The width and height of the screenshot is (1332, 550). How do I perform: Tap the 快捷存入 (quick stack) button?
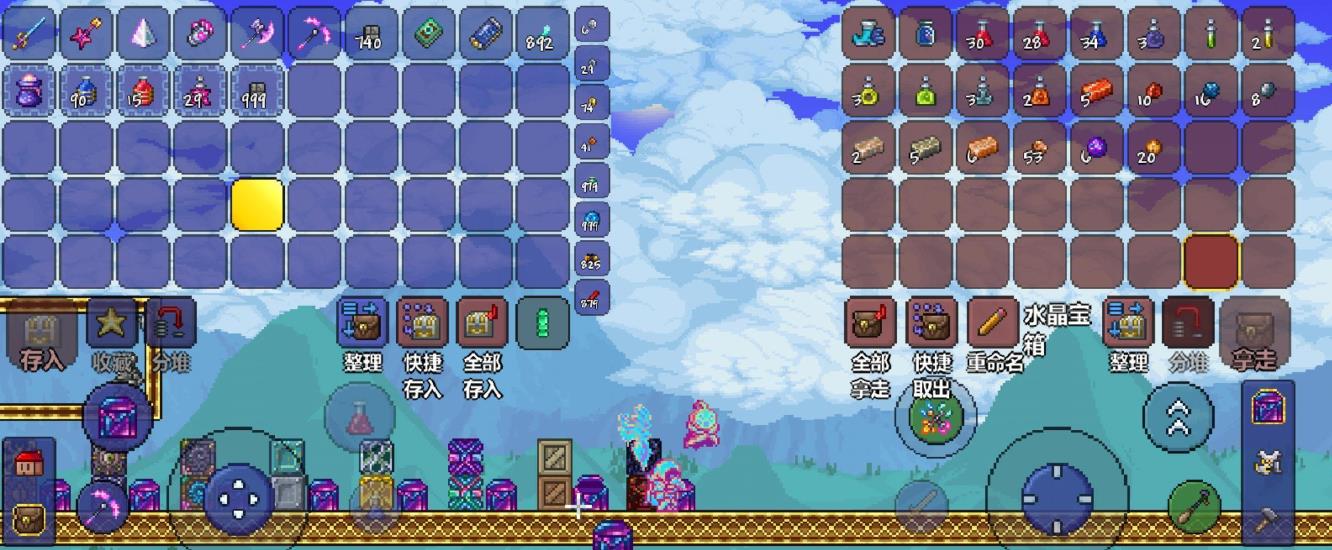click(x=422, y=323)
